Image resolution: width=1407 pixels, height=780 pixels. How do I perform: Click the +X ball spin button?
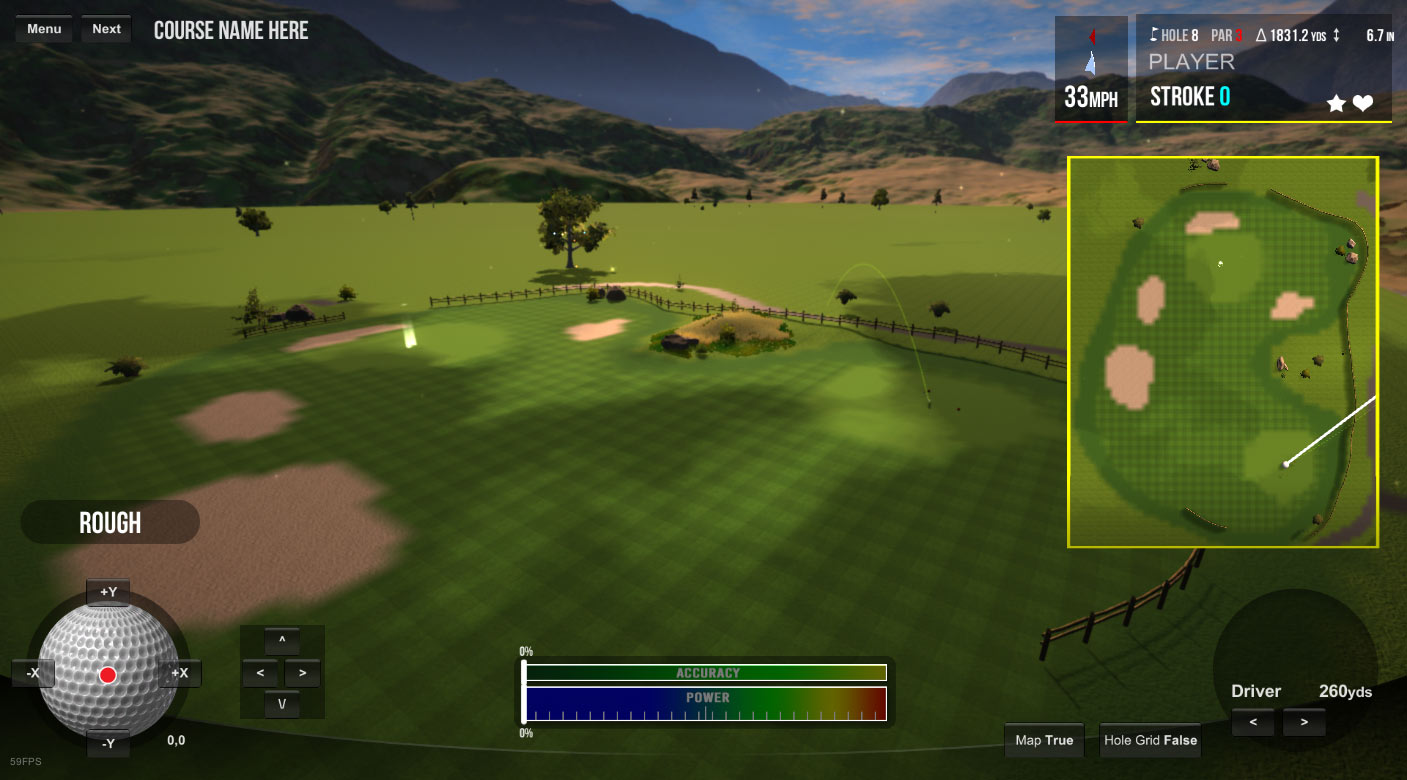180,673
